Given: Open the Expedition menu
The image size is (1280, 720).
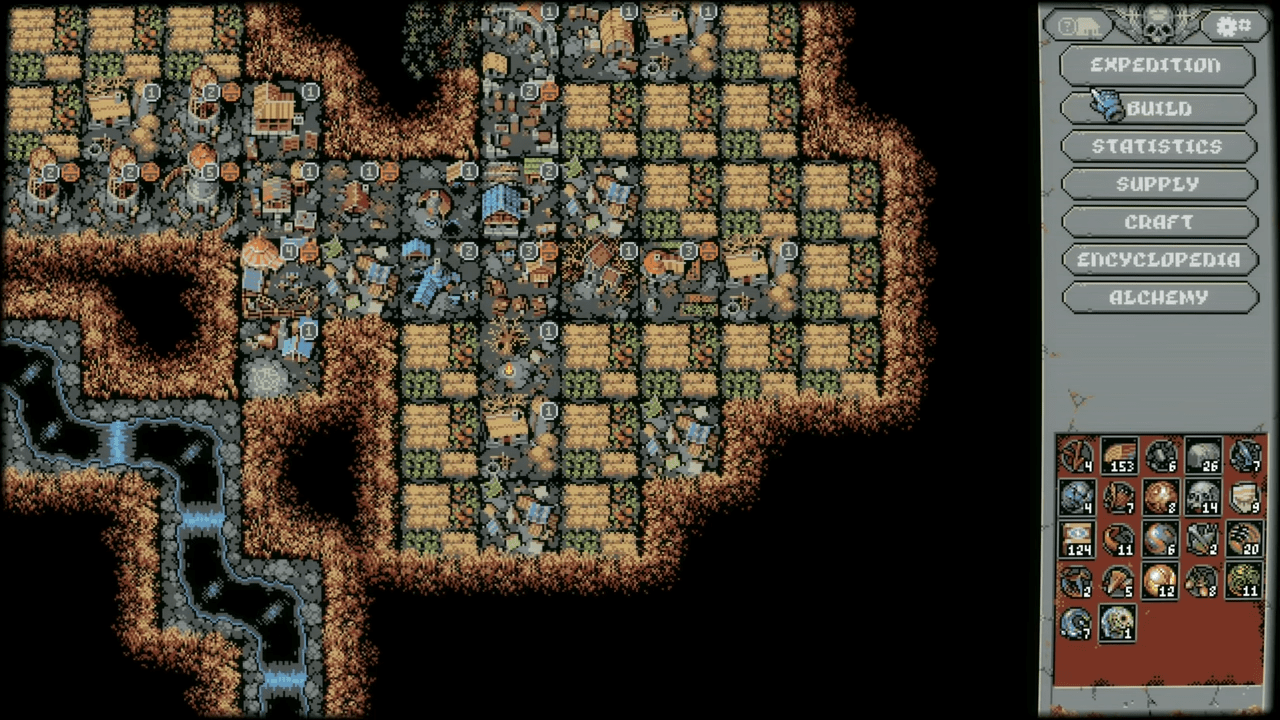Looking at the screenshot, I should [1157, 65].
